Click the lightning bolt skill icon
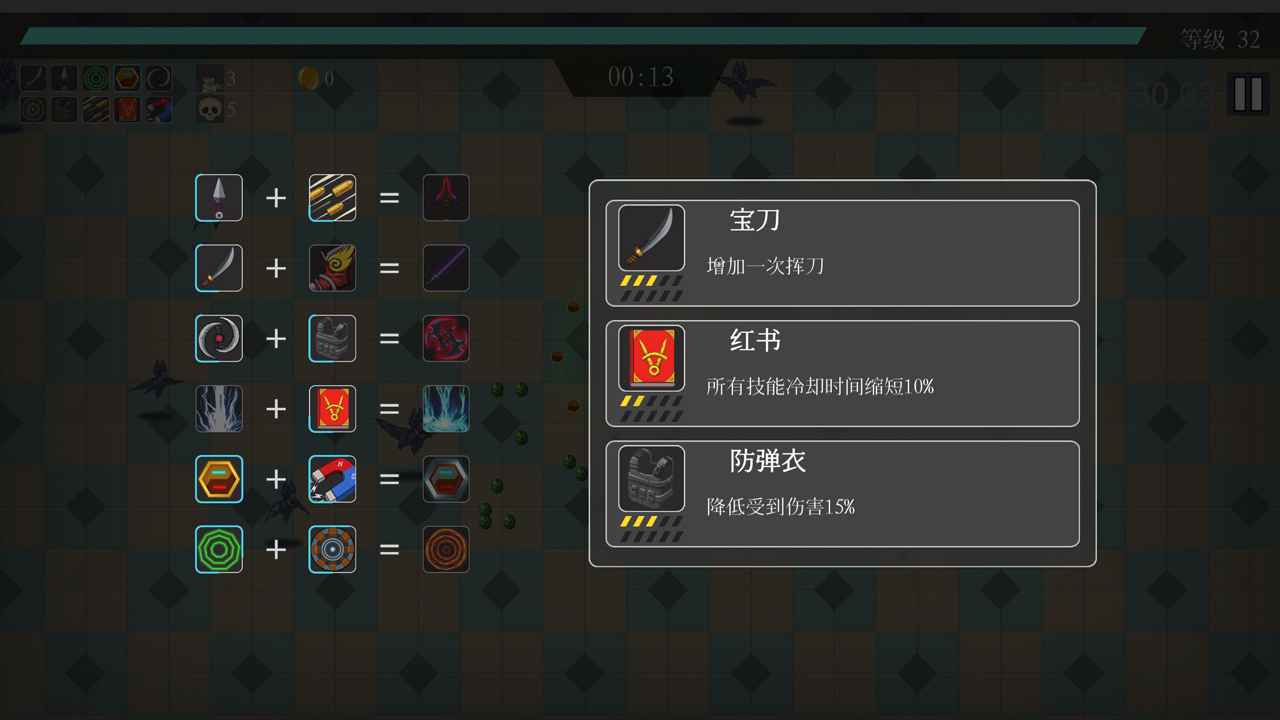The width and height of the screenshot is (1280, 720). [x=218, y=409]
